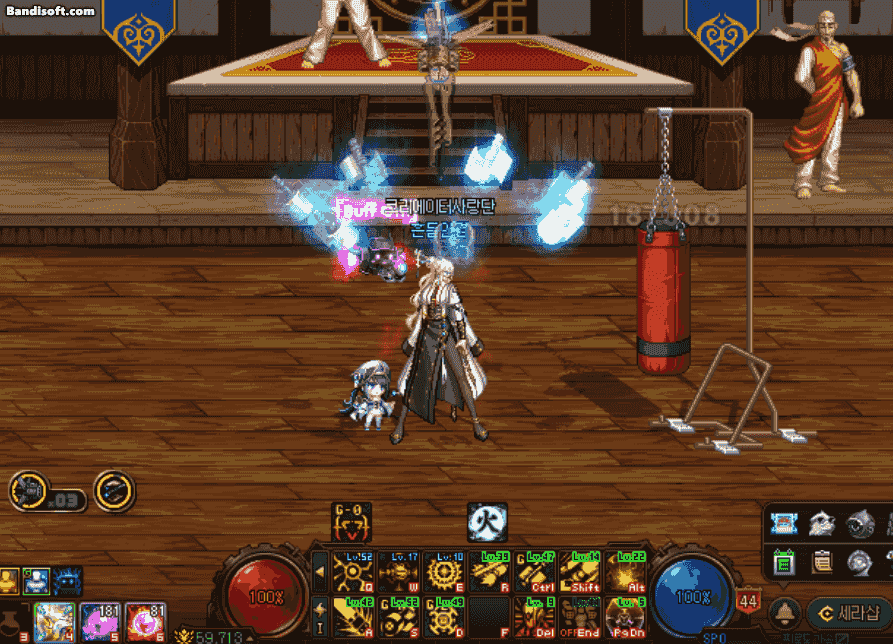Activate the Alt explosion skill
The width and height of the screenshot is (893, 644).
point(626,573)
